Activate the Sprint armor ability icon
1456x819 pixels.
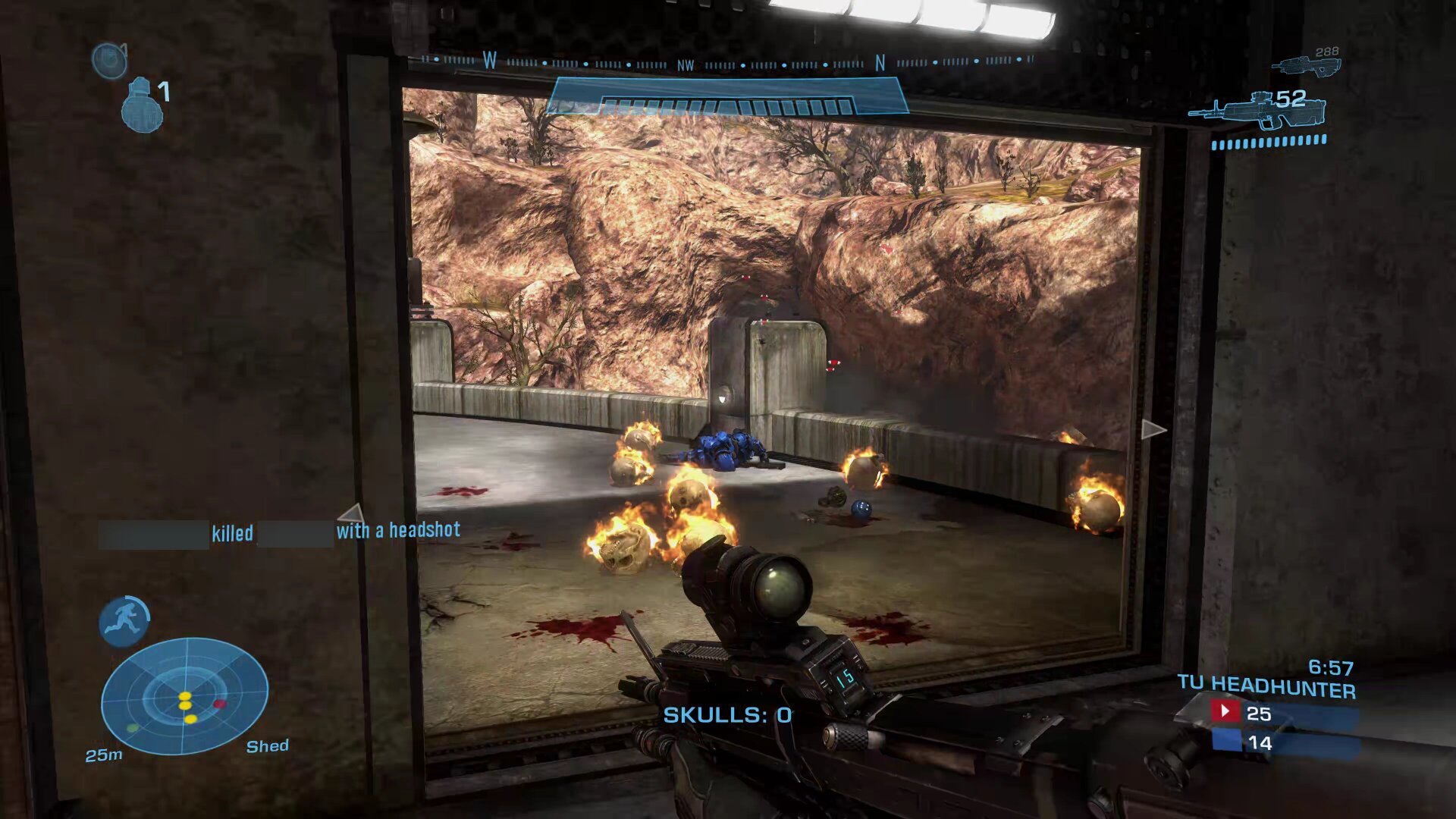pos(124,621)
